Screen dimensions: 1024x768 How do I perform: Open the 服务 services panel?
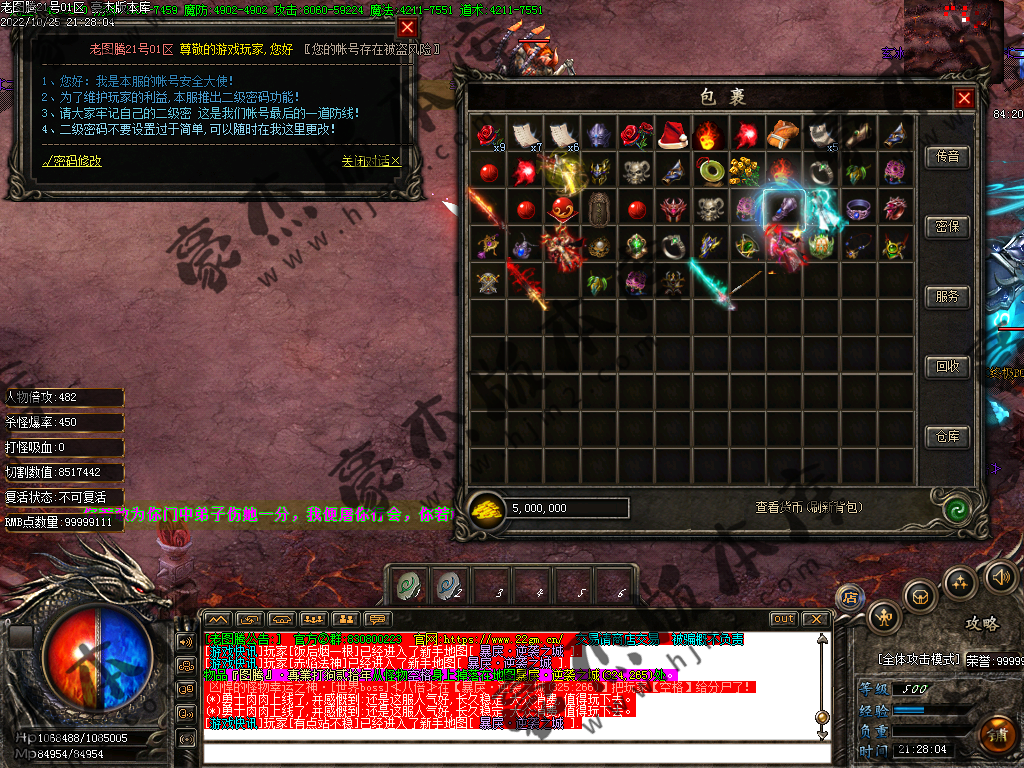[947, 297]
